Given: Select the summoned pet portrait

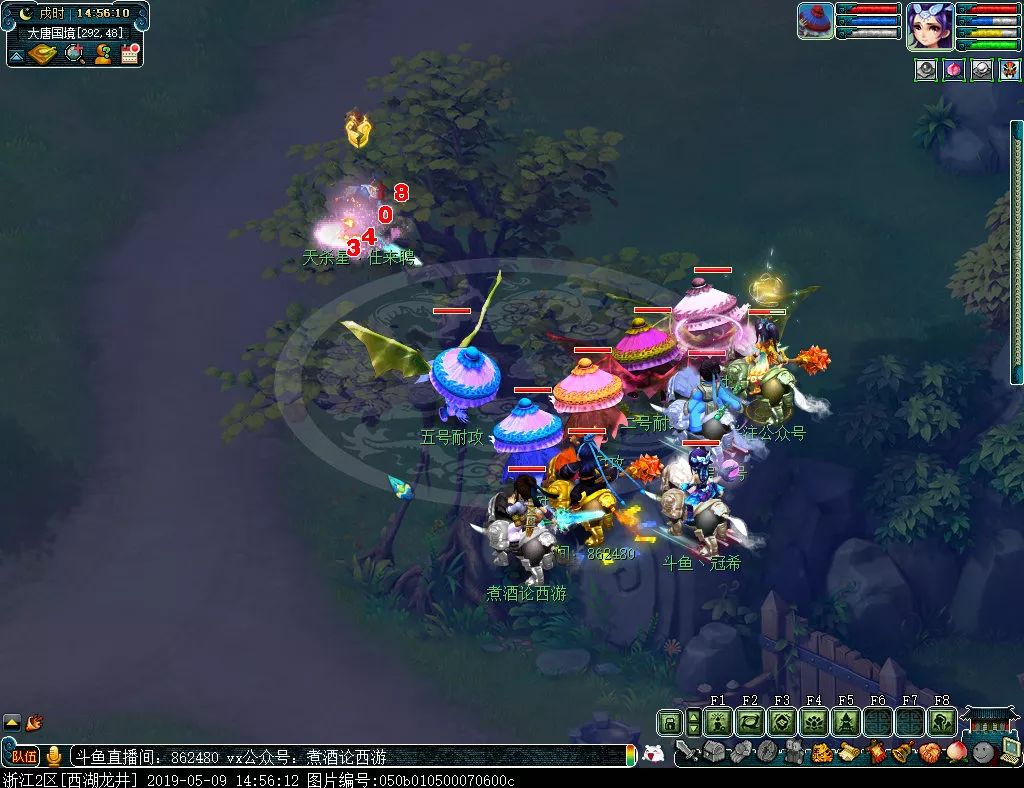Looking at the screenshot, I should [x=815, y=20].
